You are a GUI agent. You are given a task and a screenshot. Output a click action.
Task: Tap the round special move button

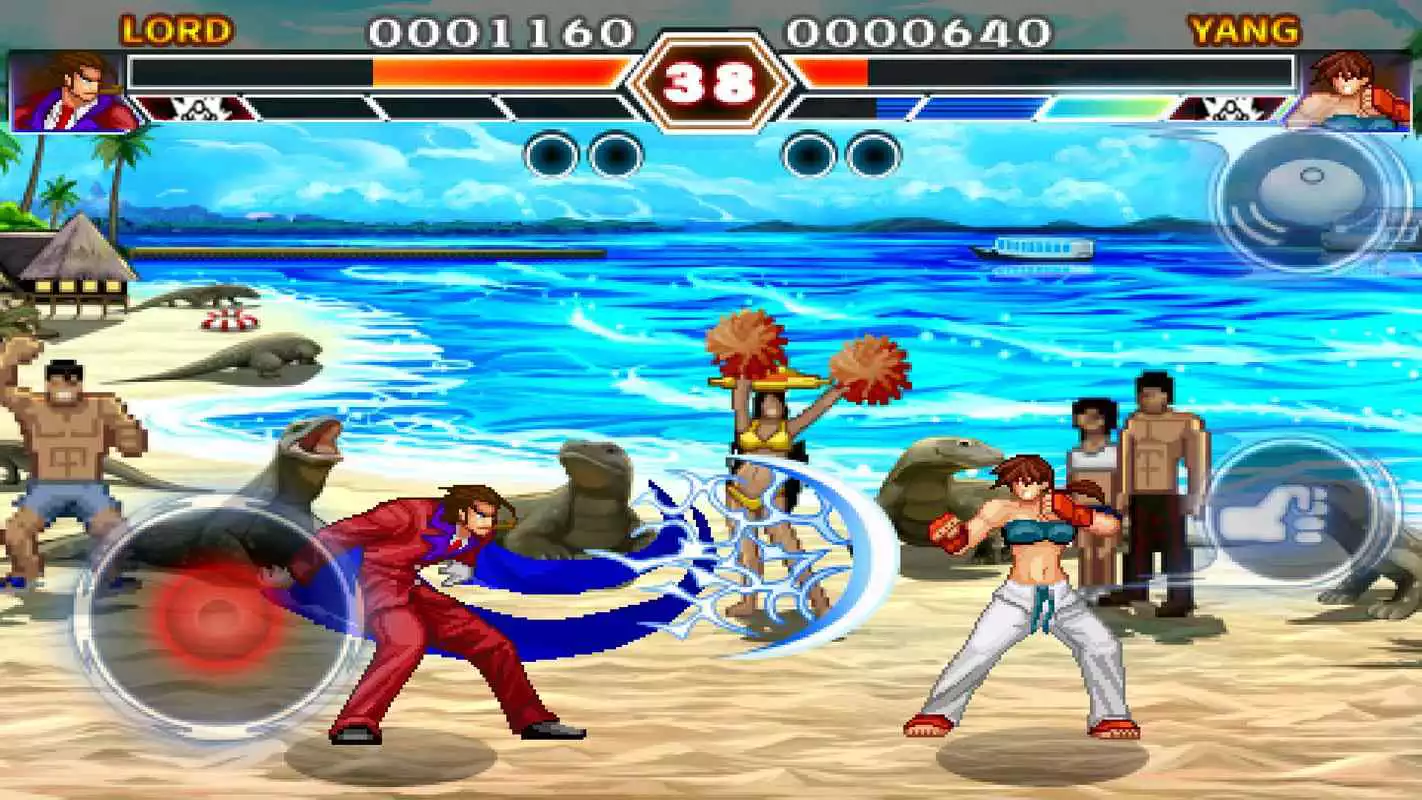pyautogui.click(x=1303, y=200)
